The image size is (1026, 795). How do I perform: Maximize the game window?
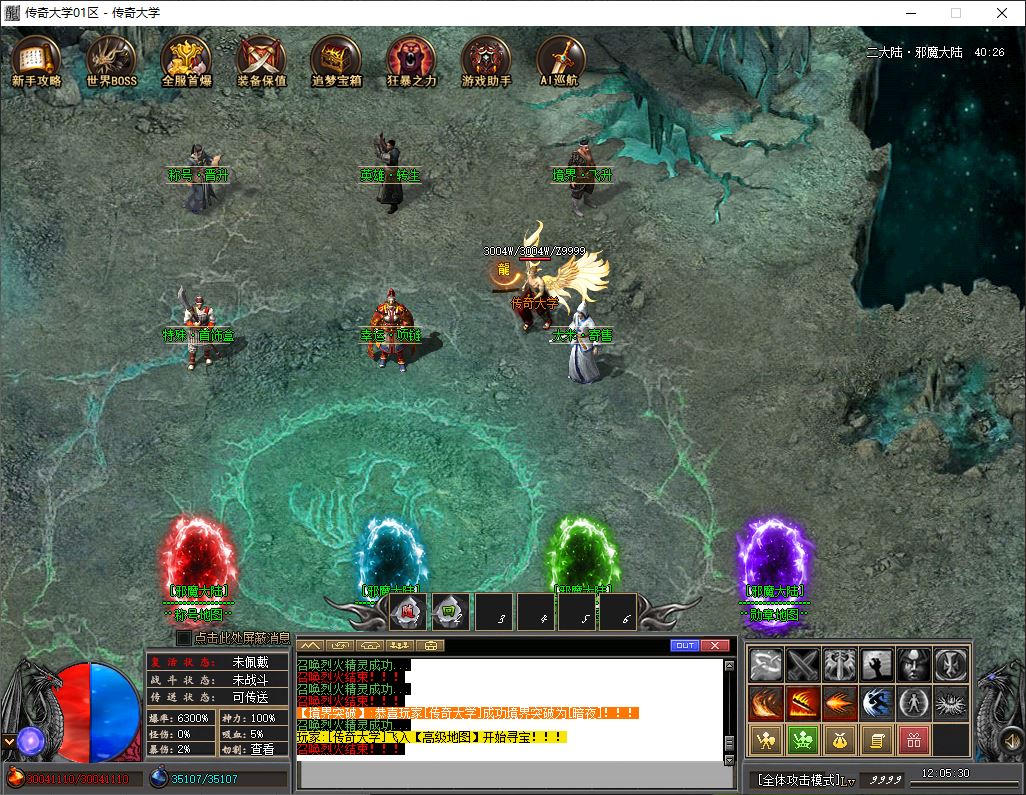[955, 13]
